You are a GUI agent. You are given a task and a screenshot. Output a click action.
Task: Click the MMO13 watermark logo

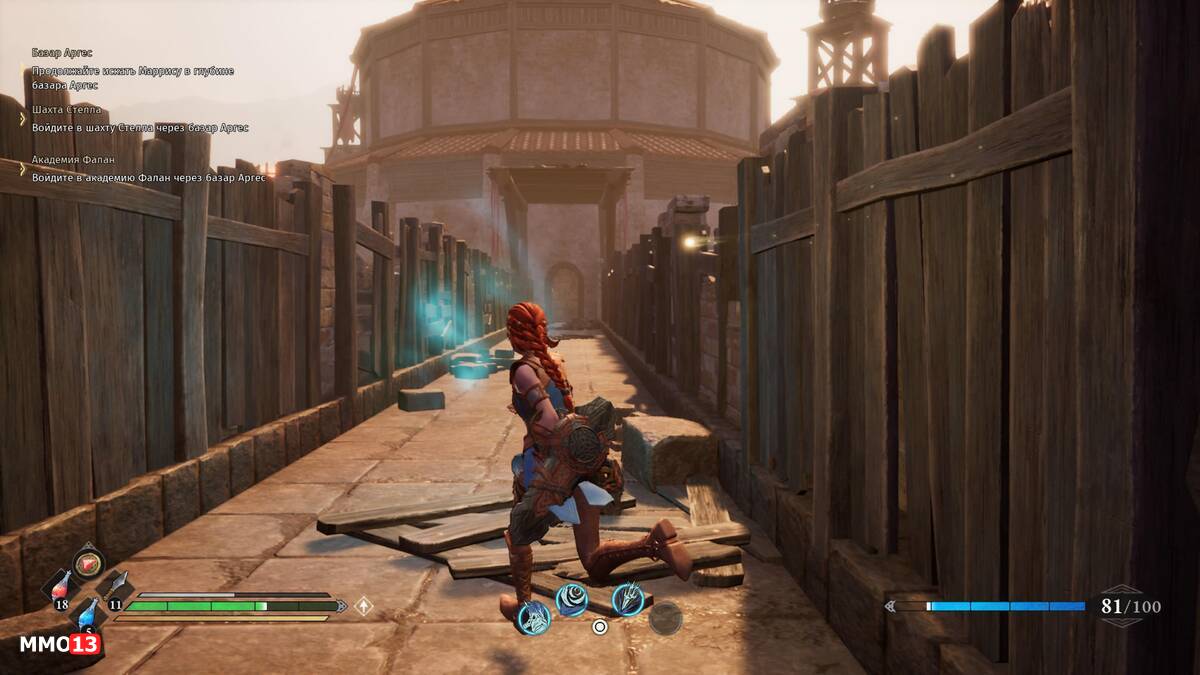click(x=60, y=644)
